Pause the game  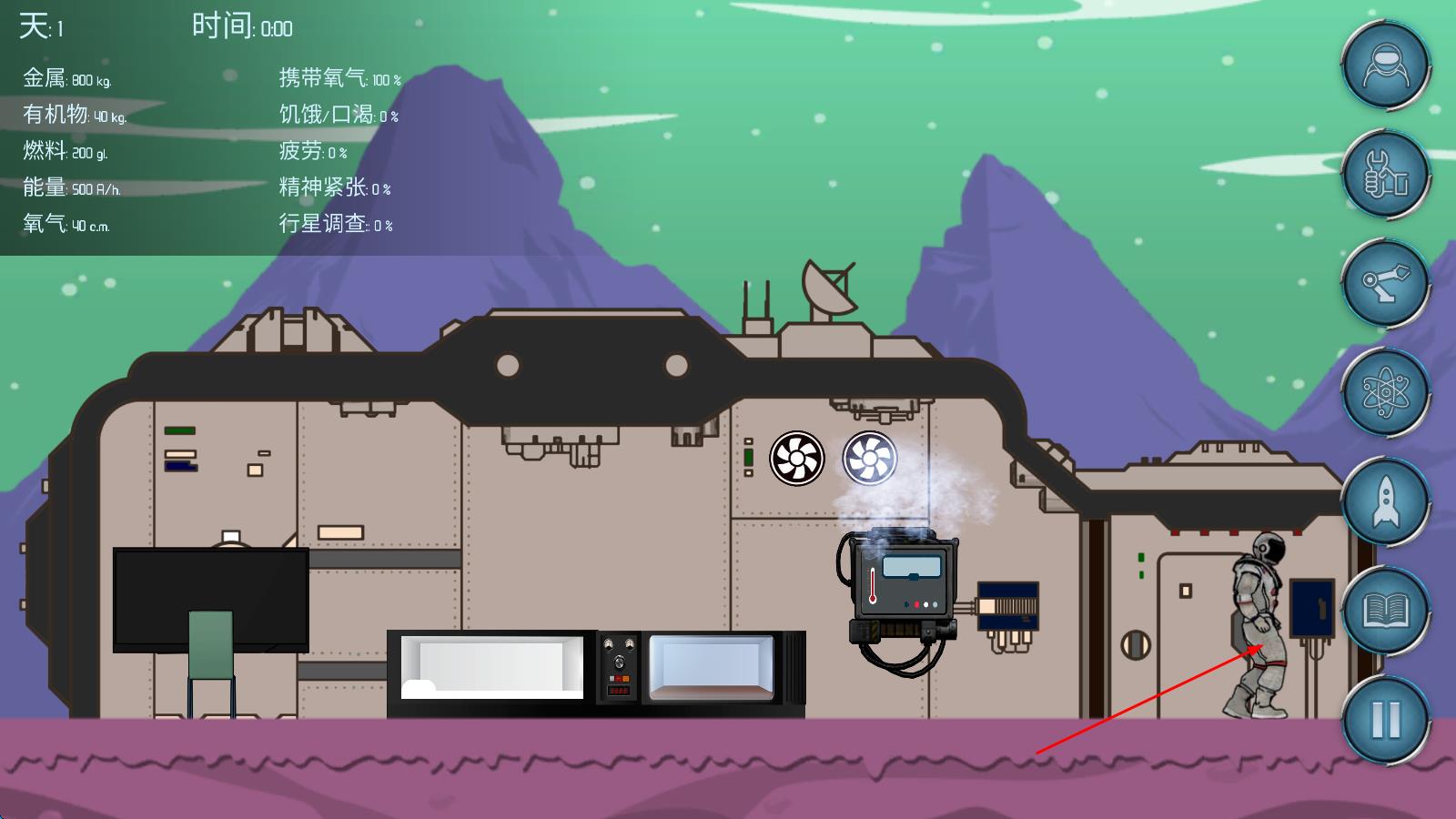click(x=1385, y=719)
